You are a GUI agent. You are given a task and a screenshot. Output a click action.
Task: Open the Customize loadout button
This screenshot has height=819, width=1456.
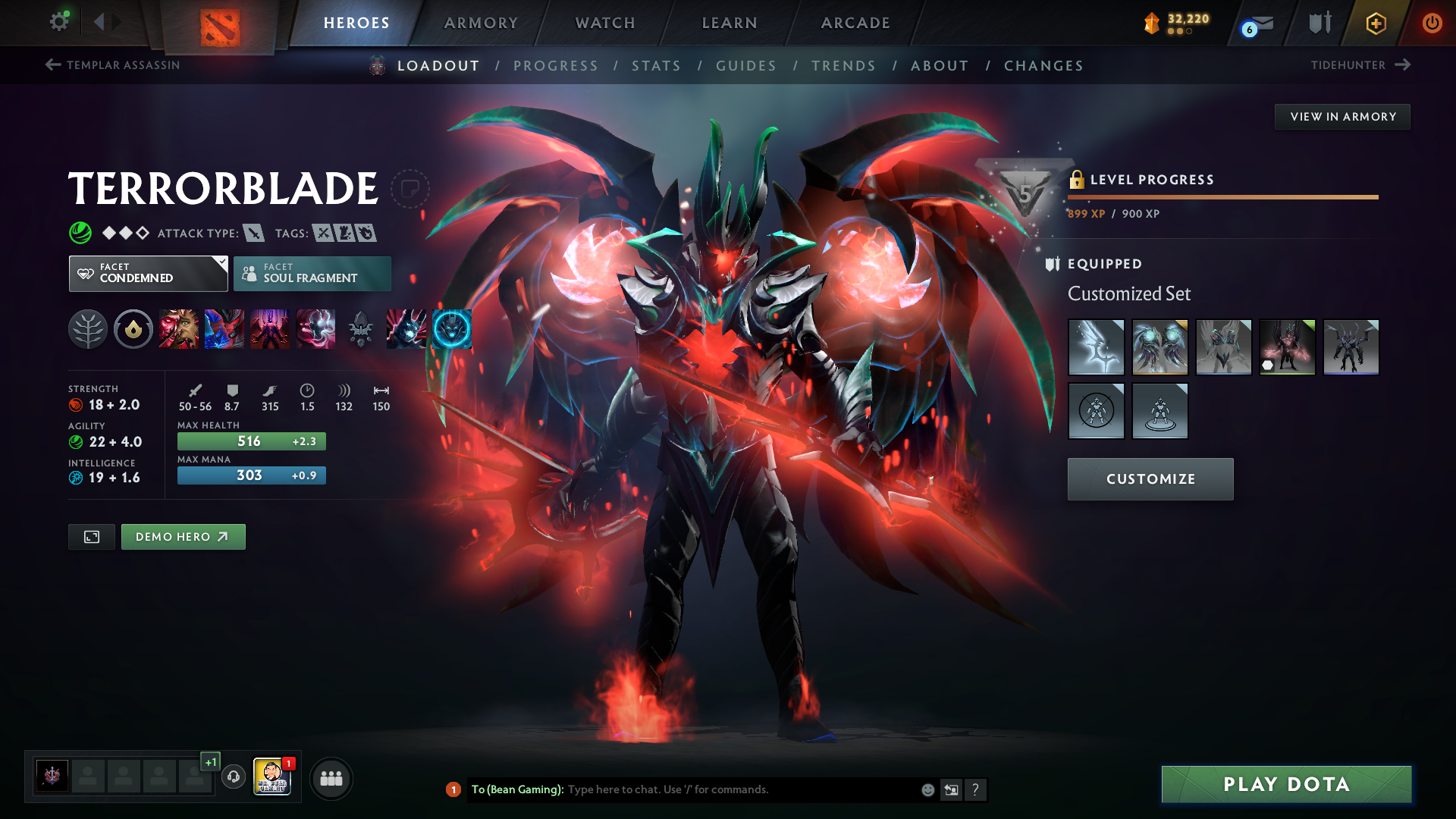pos(1150,479)
